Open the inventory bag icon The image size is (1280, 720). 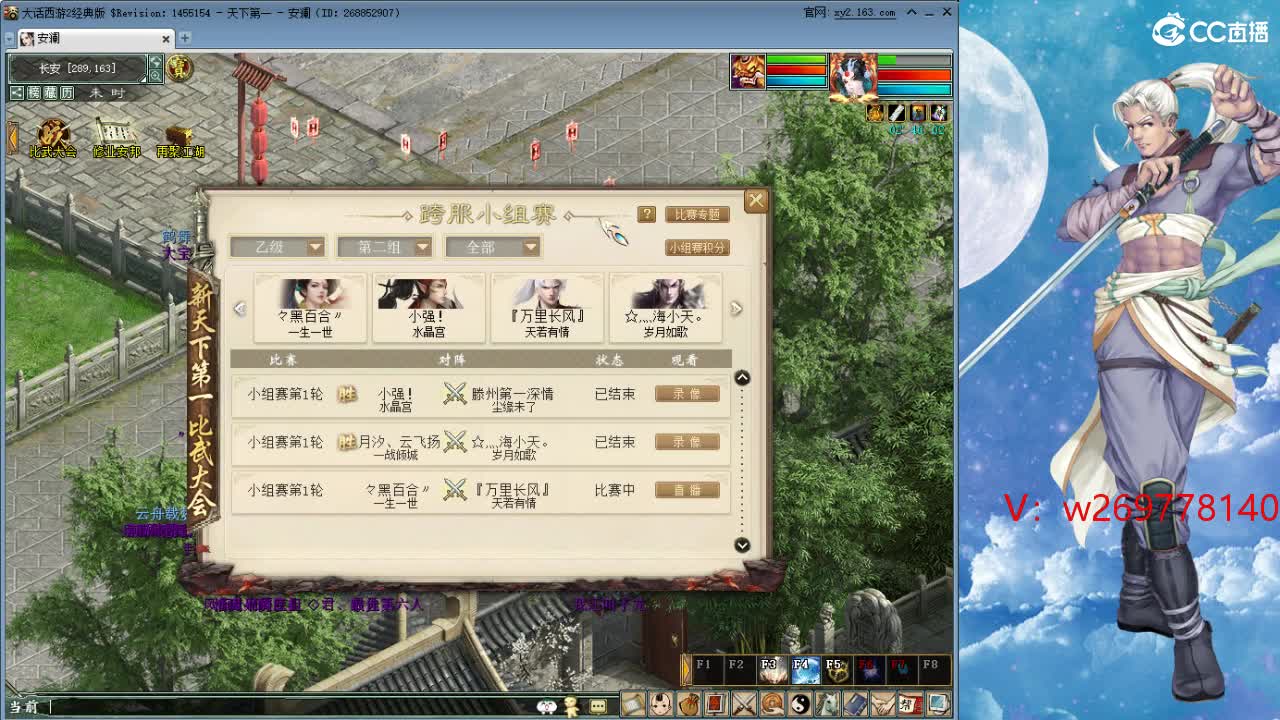[689, 703]
